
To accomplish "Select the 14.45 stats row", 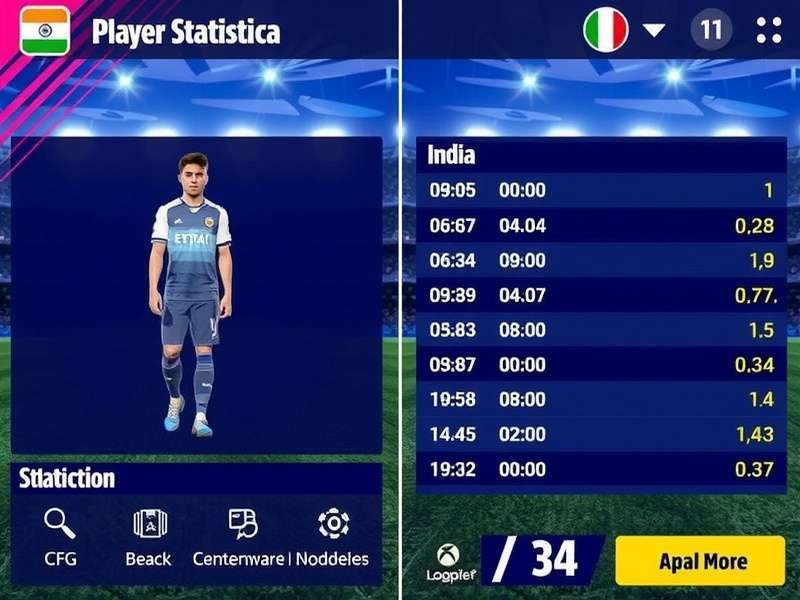I will pyautogui.click(x=600, y=434).
